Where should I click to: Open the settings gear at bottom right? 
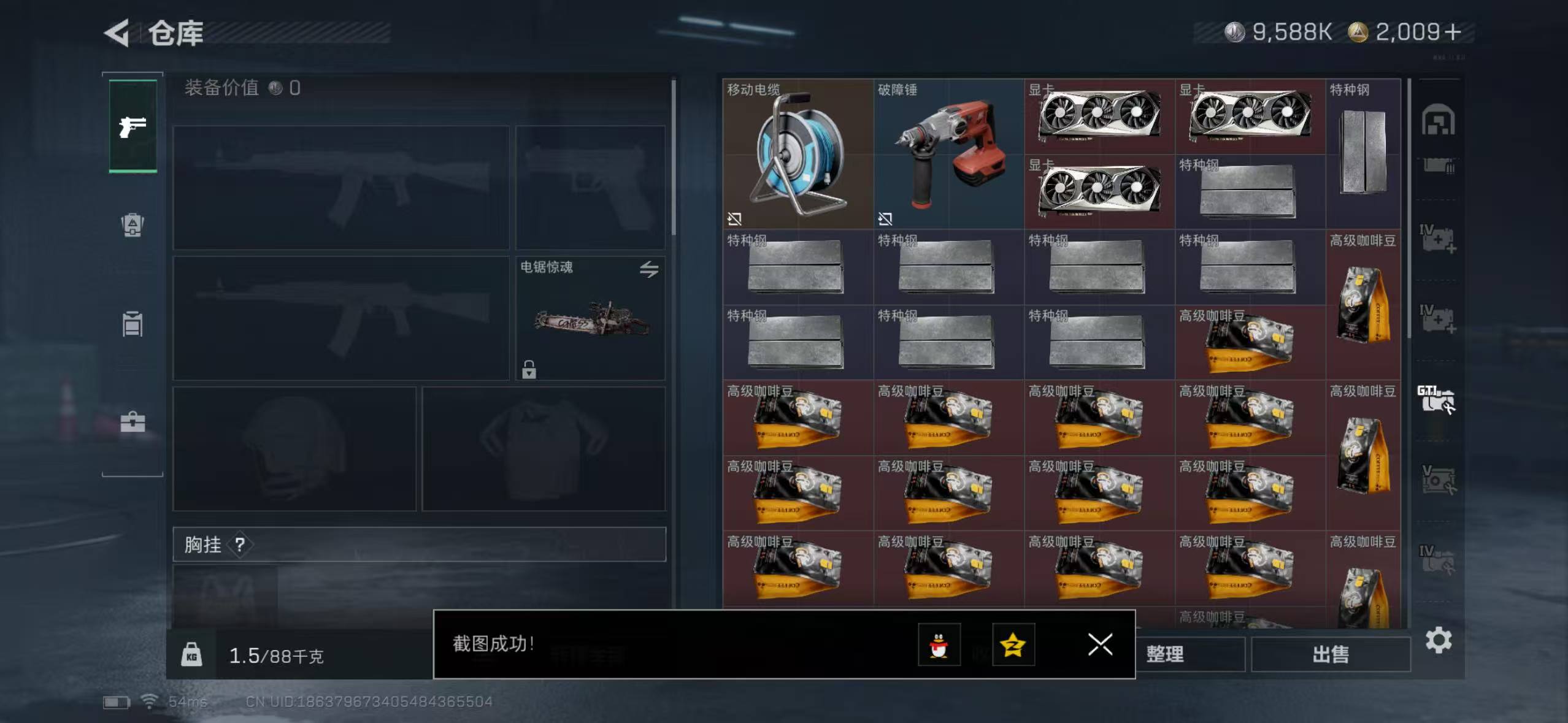coord(1439,639)
